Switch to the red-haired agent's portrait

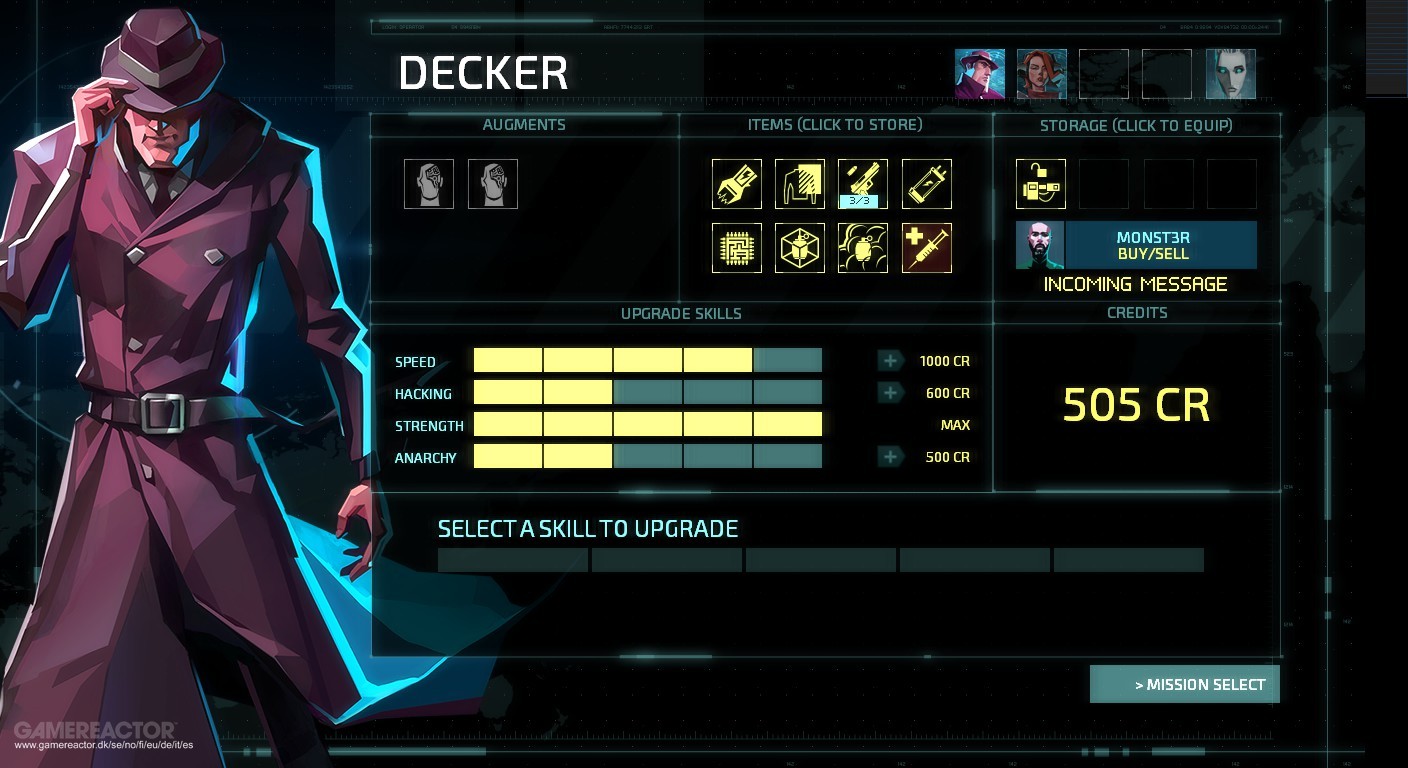point(1043,73)
